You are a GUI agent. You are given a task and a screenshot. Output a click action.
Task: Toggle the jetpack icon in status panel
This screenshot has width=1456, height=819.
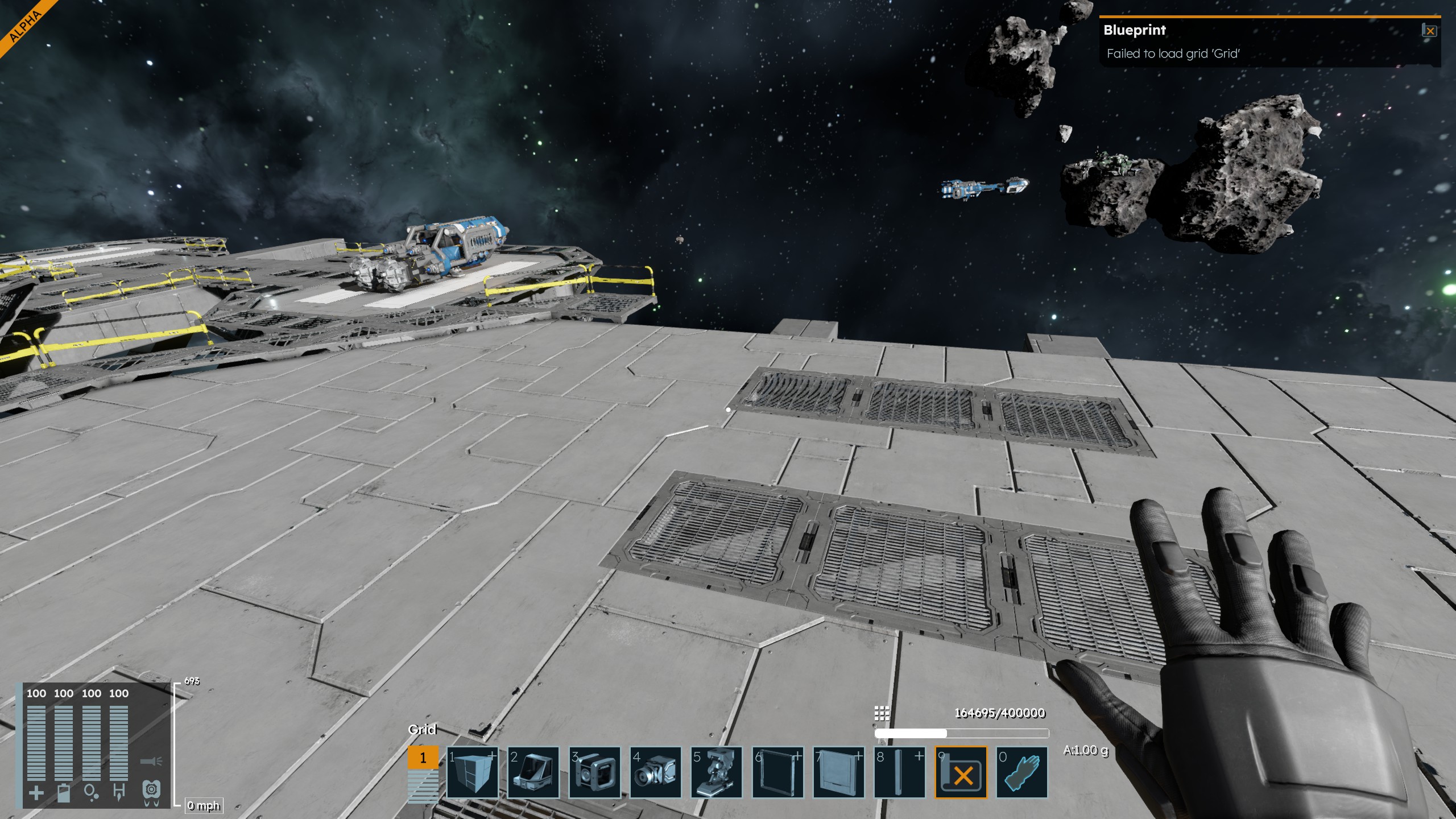tap(151, 791)
